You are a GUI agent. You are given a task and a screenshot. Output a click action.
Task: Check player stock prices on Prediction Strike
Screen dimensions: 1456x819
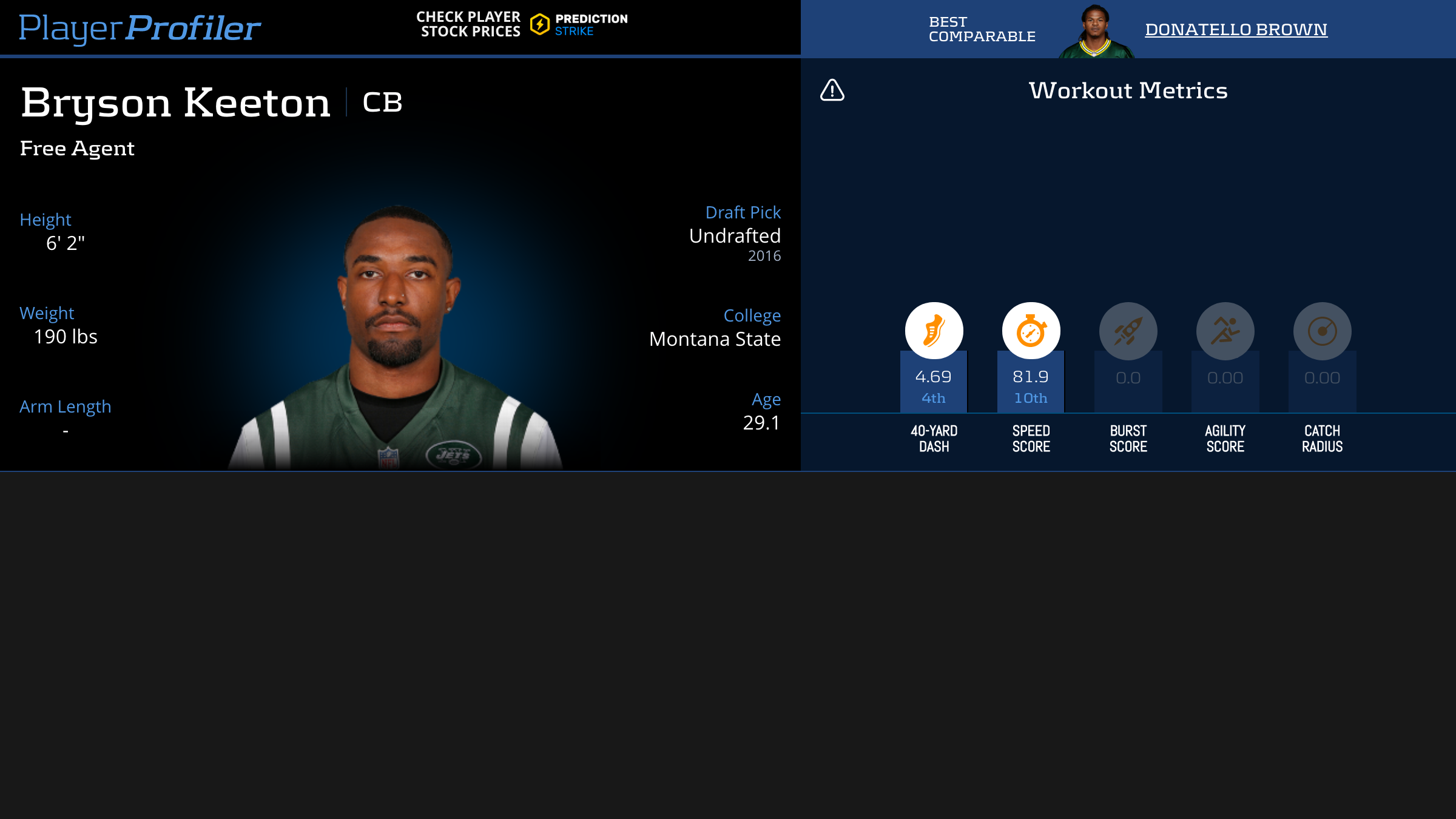(x=522, y=25)
